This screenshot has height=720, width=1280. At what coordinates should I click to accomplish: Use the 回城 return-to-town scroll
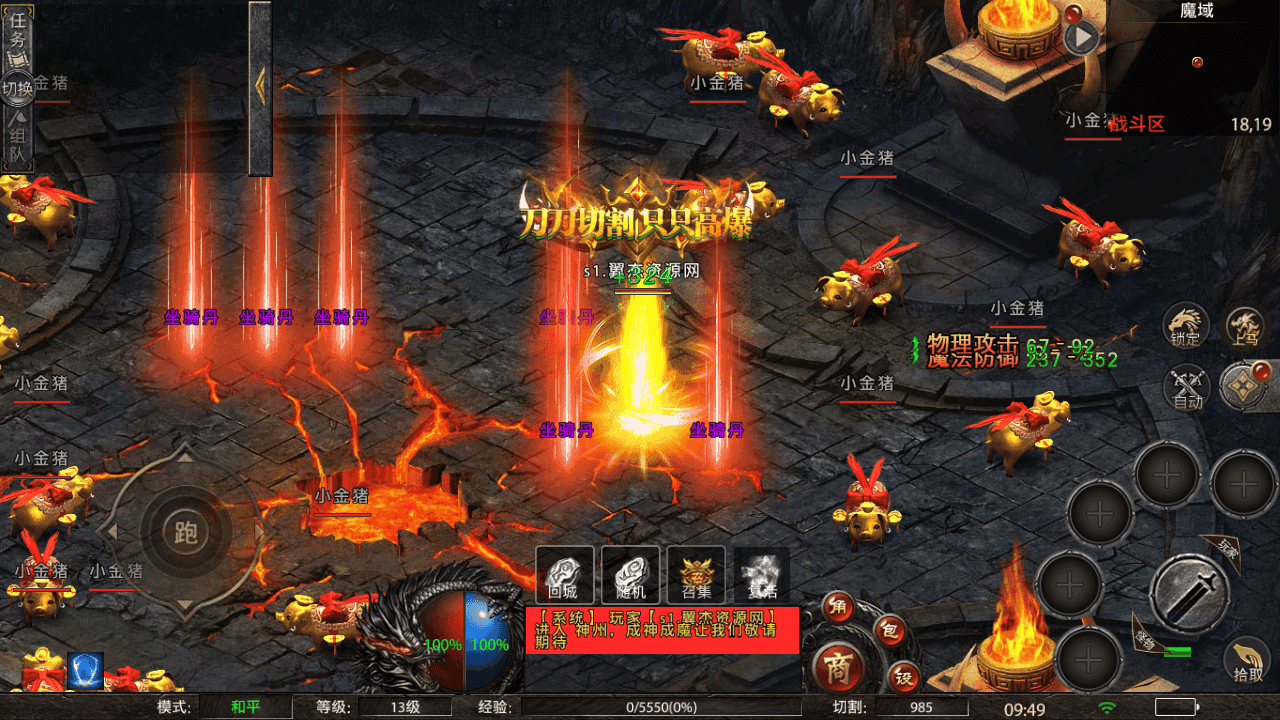[565, 575]
